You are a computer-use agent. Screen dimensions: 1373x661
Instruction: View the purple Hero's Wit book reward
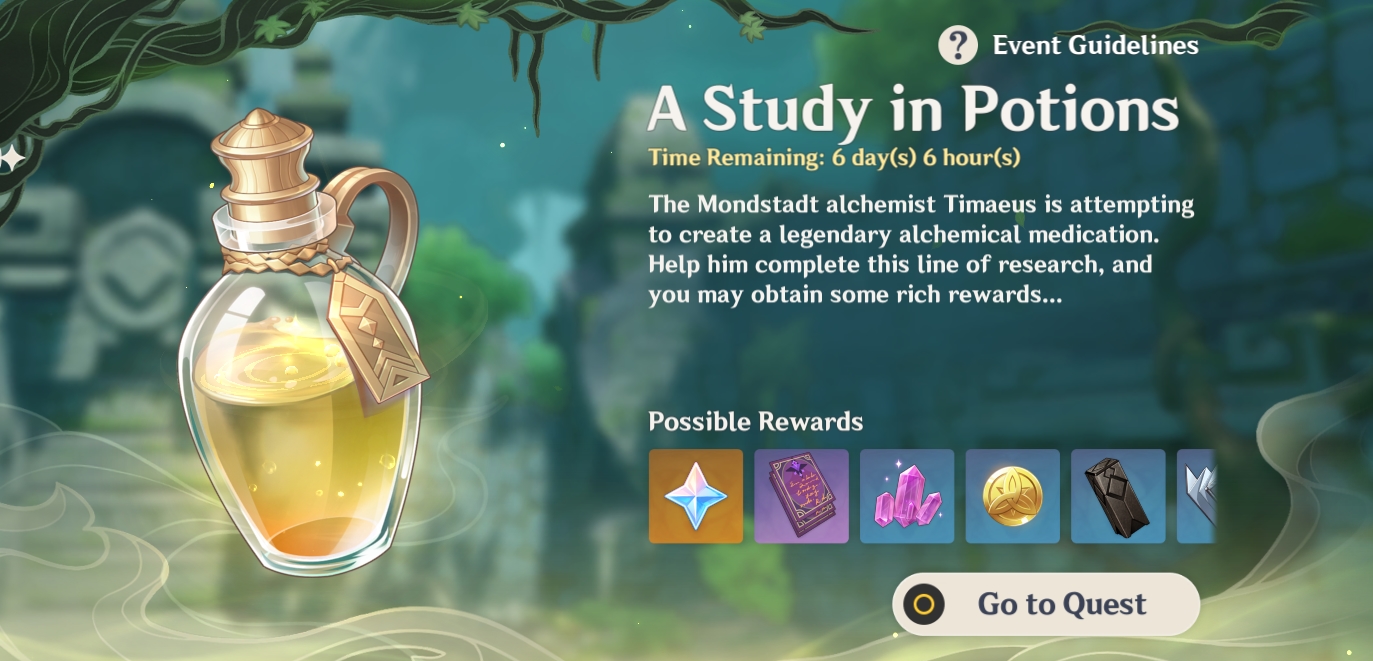point(801,496)
